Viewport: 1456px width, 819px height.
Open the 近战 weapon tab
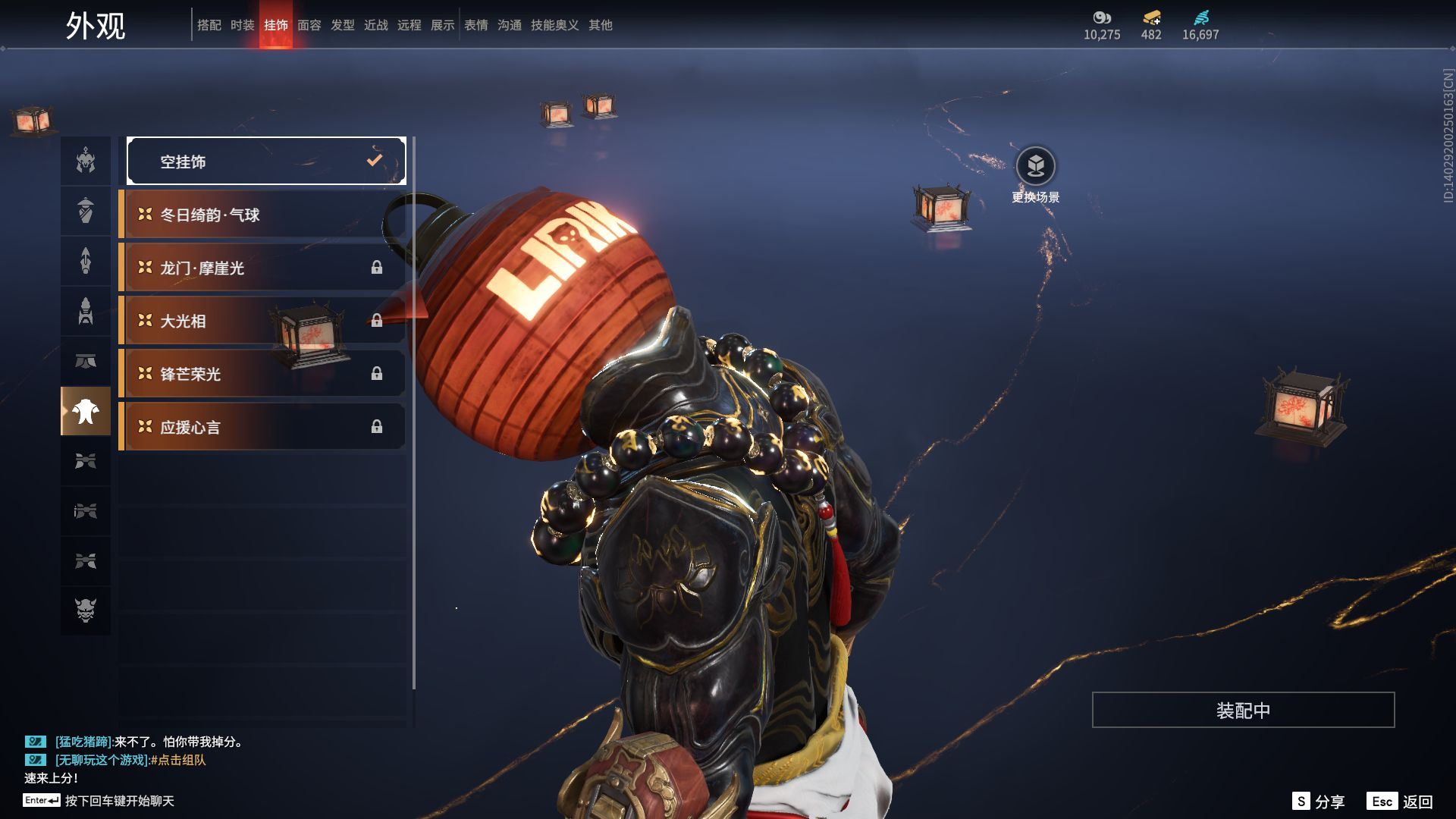[x=375, y=25]
